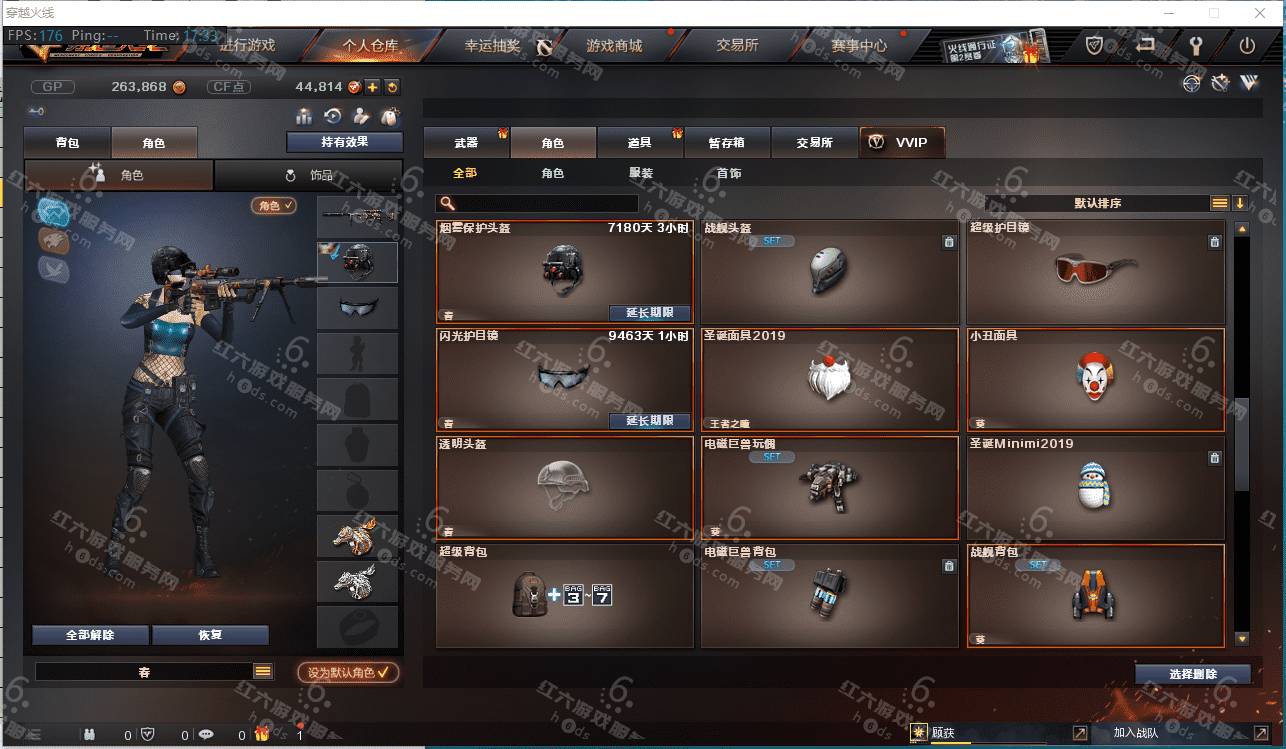
Task: Switch to the 道具 items tab
Action: [640, 143]
